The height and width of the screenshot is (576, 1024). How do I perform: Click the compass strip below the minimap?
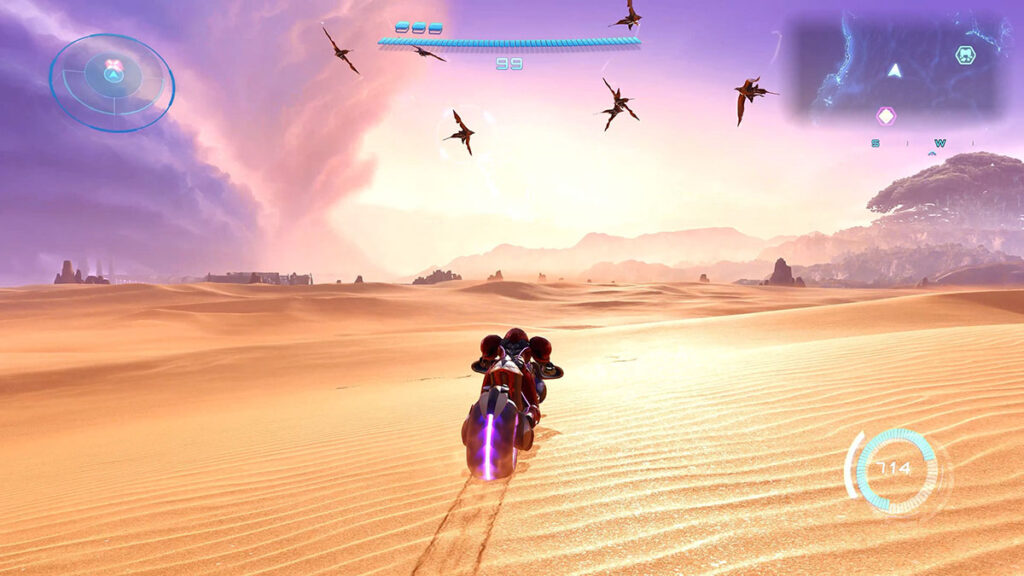pyautogui.click(x=908, y=144)
